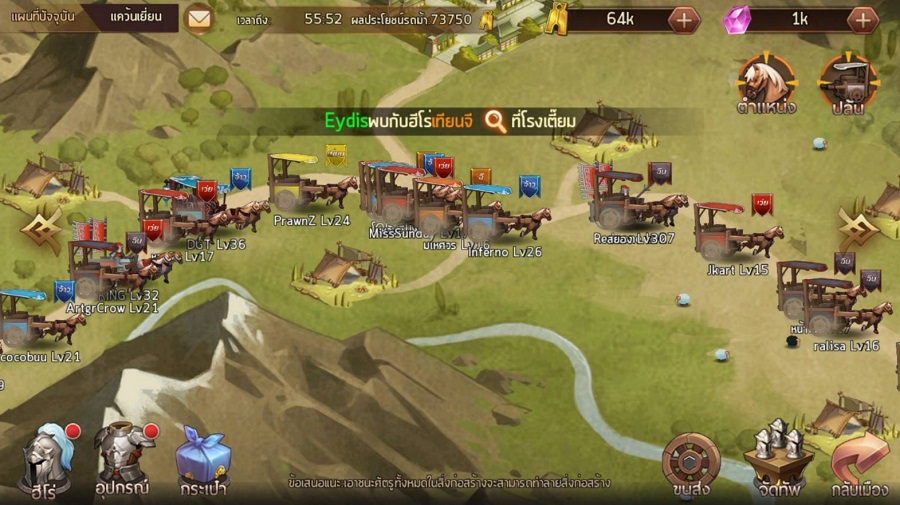Open the ขนส่ง transport wheel button
This screenshot has width=900, height=505.
(691, 462)
